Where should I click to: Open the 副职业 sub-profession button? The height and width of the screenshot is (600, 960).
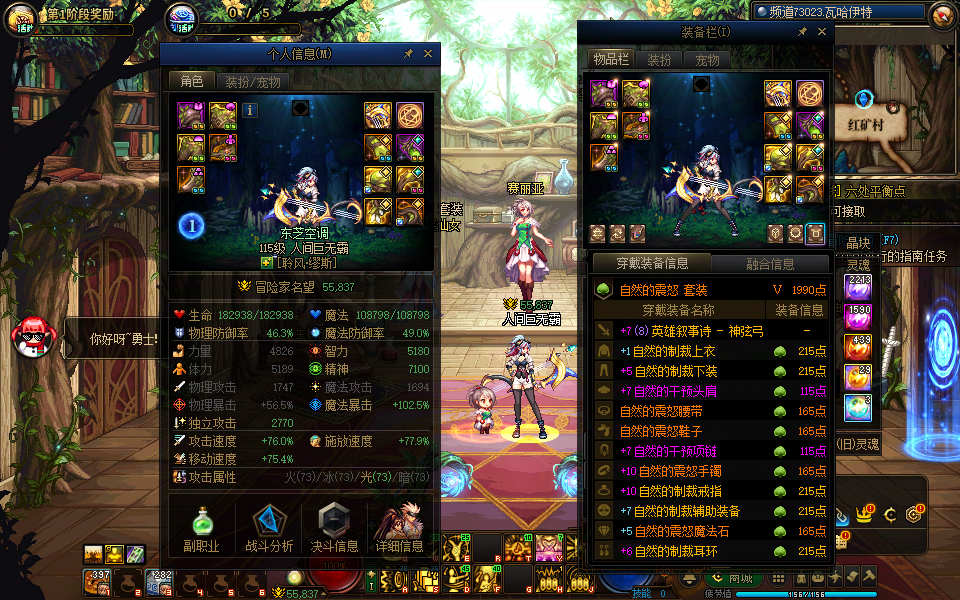(201, 526)
